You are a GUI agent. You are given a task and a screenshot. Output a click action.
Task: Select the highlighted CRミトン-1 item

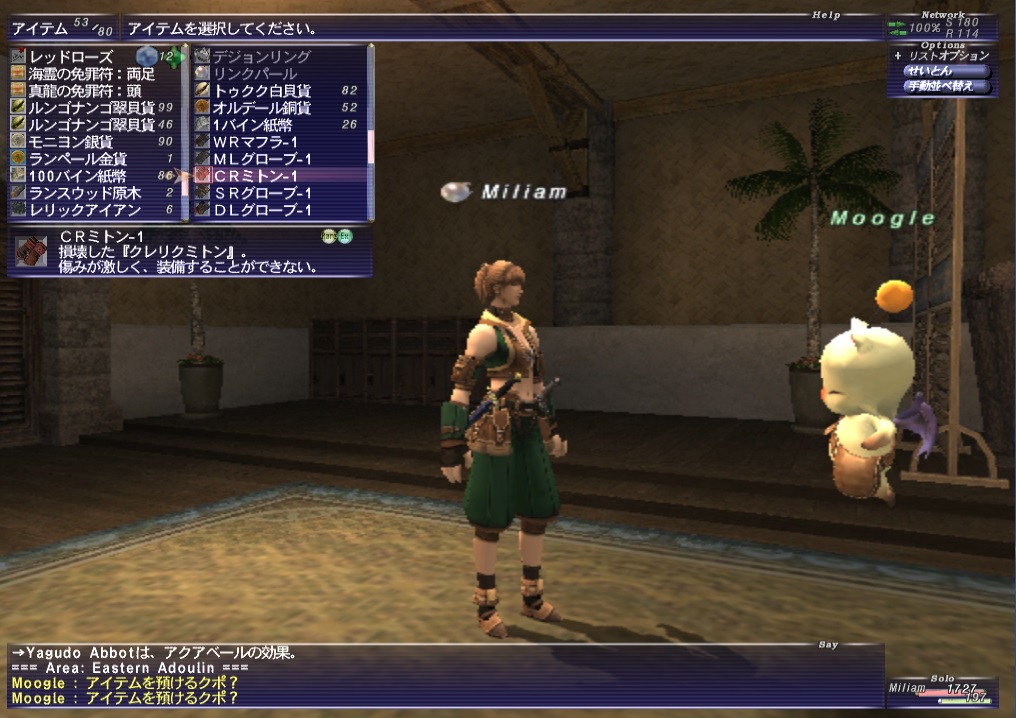(255, 176)
